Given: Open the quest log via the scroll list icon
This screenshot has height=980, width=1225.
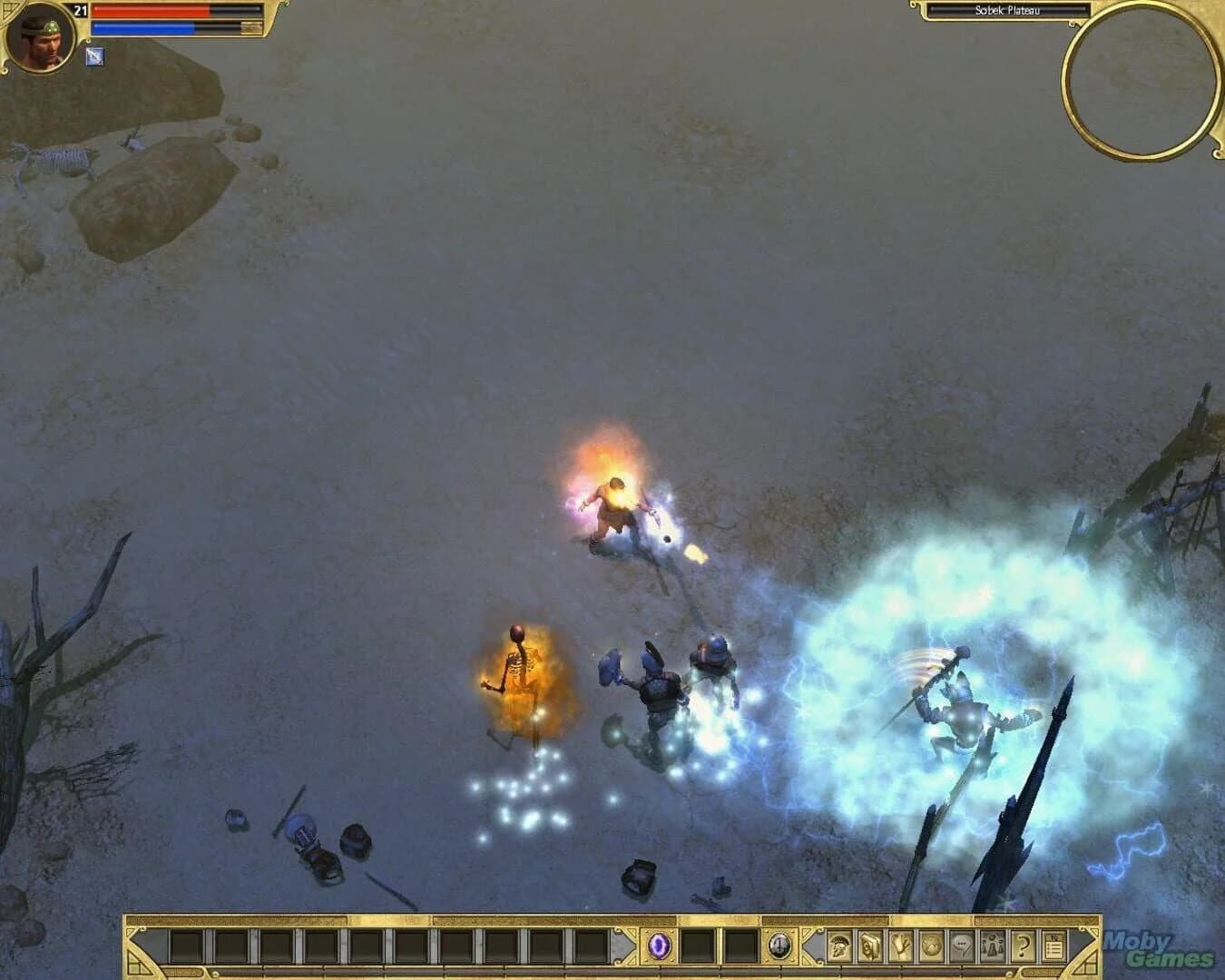Looking at the screenshot, I should [1053, 946].
